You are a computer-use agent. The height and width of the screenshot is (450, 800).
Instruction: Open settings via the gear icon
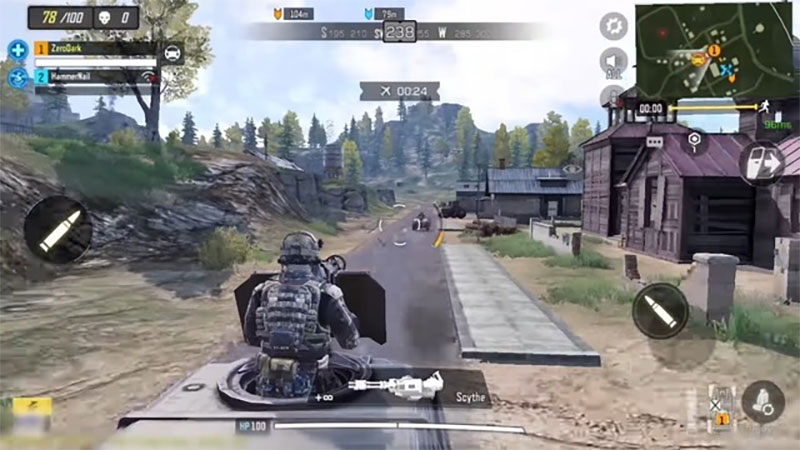[x=613, y=26]
